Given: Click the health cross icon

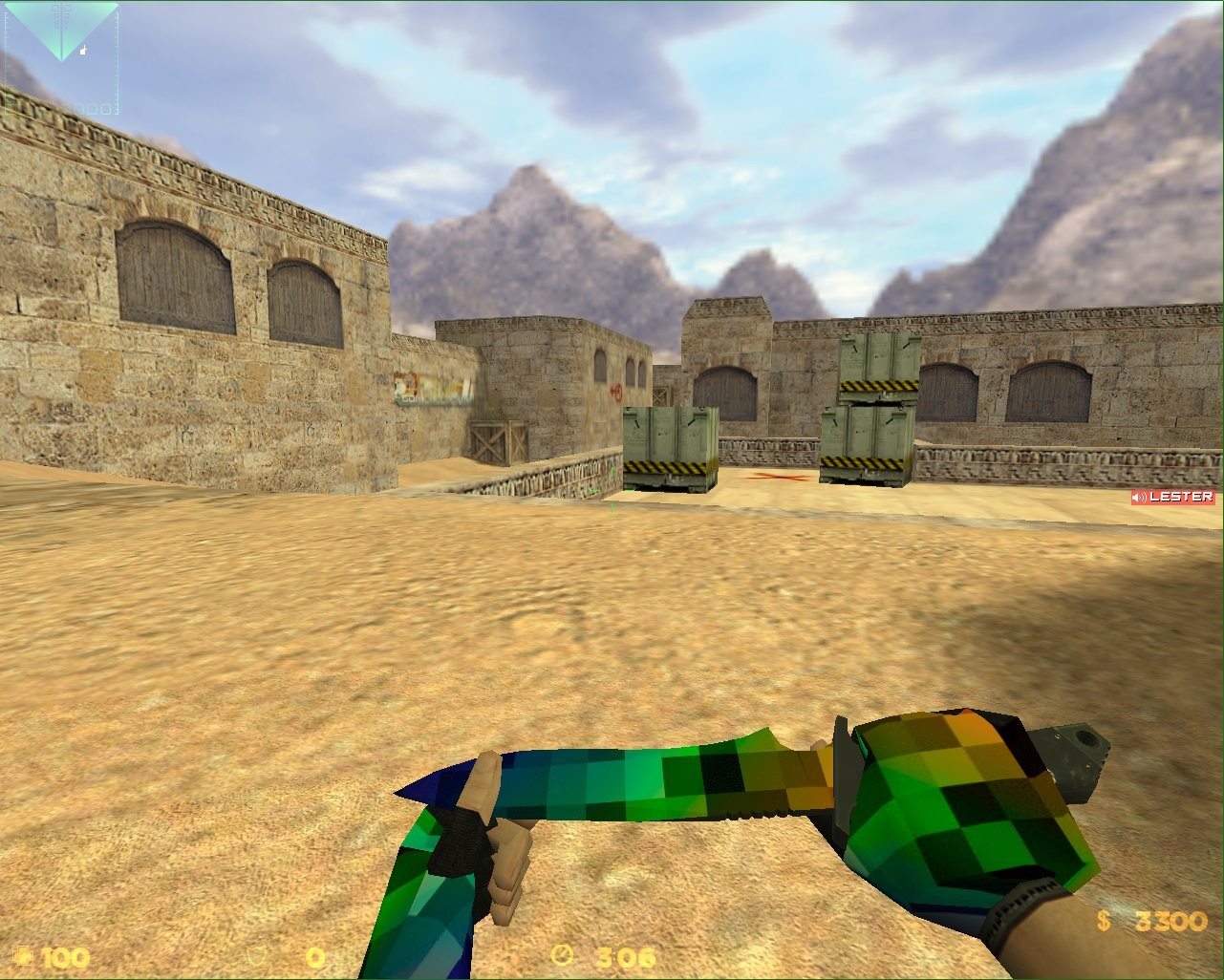Looking at the screenshot, I should (x=24, y=957).
